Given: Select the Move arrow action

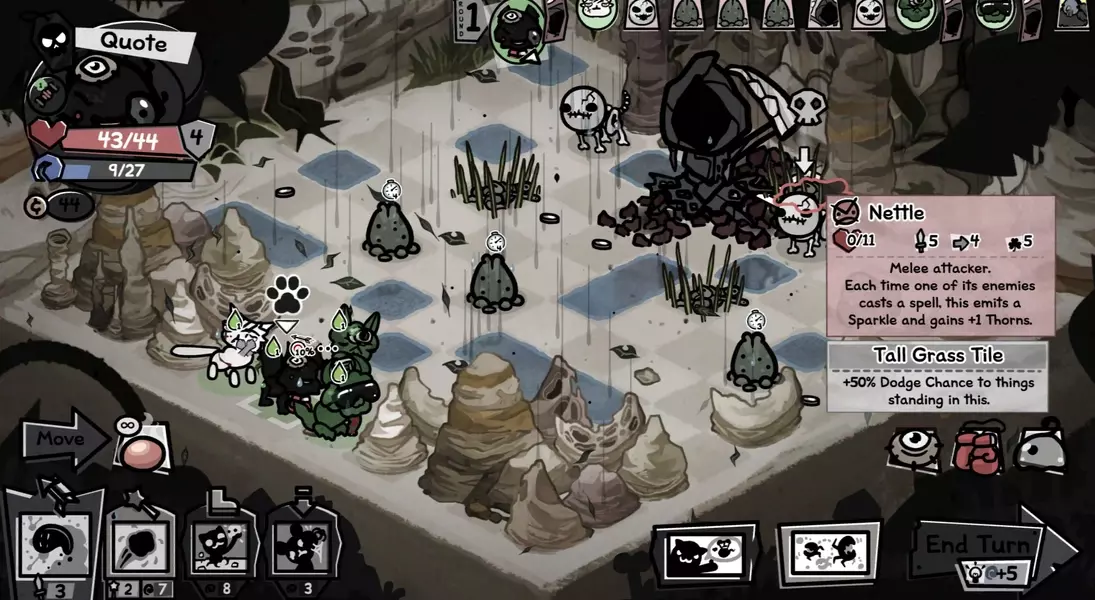Looking at the screenshot, I should pyautogui.click(x=62, y=439).
